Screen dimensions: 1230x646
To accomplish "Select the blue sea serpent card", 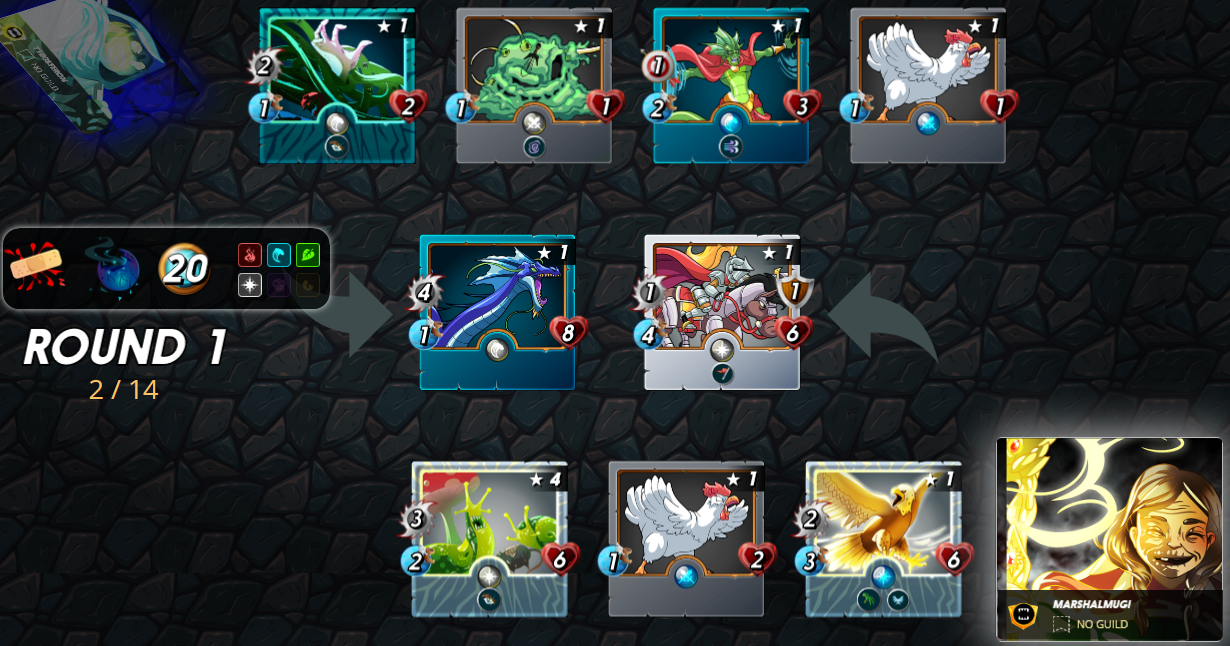I will (497, 311).
